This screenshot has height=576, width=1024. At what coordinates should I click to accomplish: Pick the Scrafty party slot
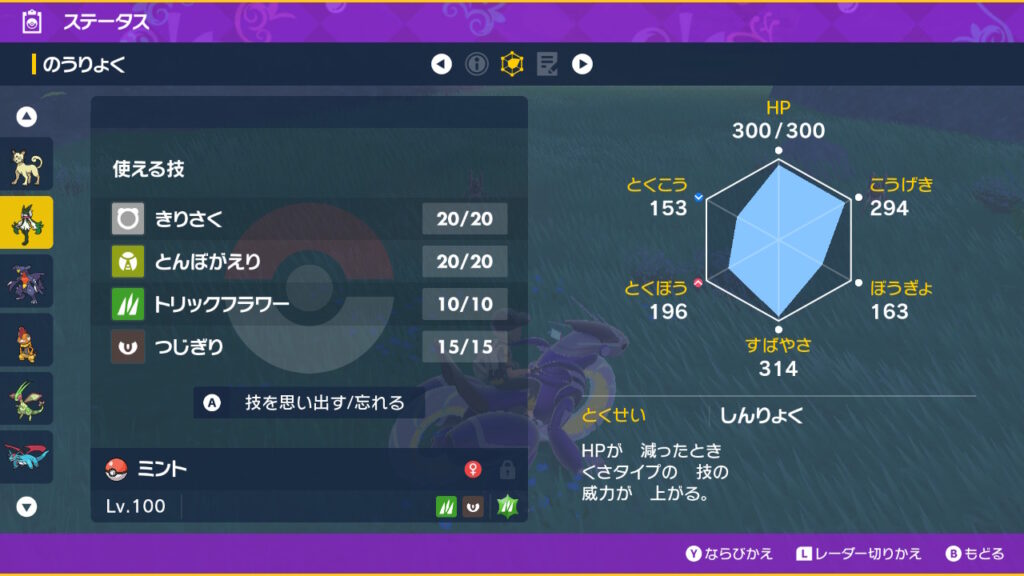click(26, 340)
